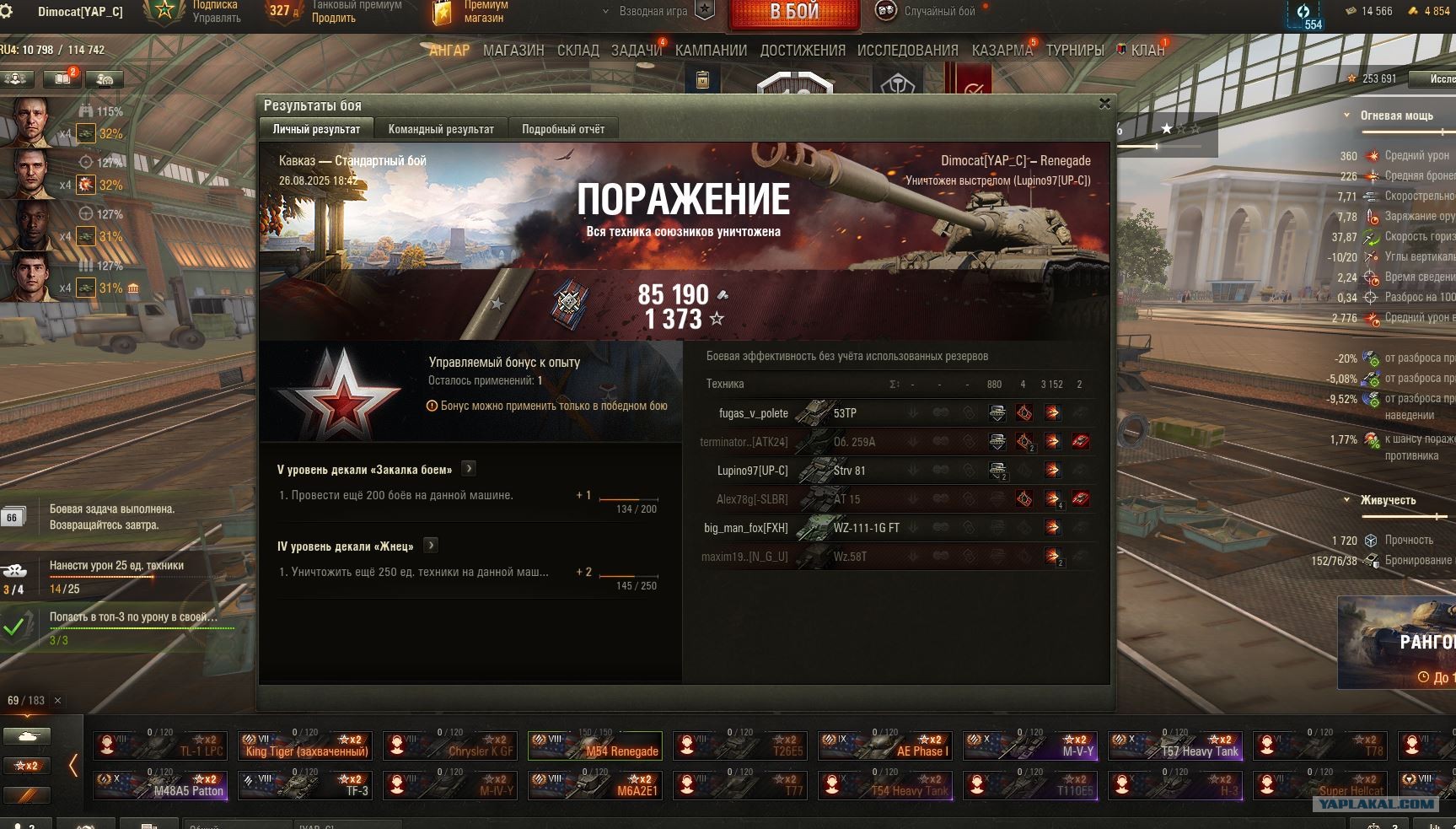This screenshot has height=829, width=1456.
Task: Open the Подробный отчёт tab
Action: [x=563, y=129]
